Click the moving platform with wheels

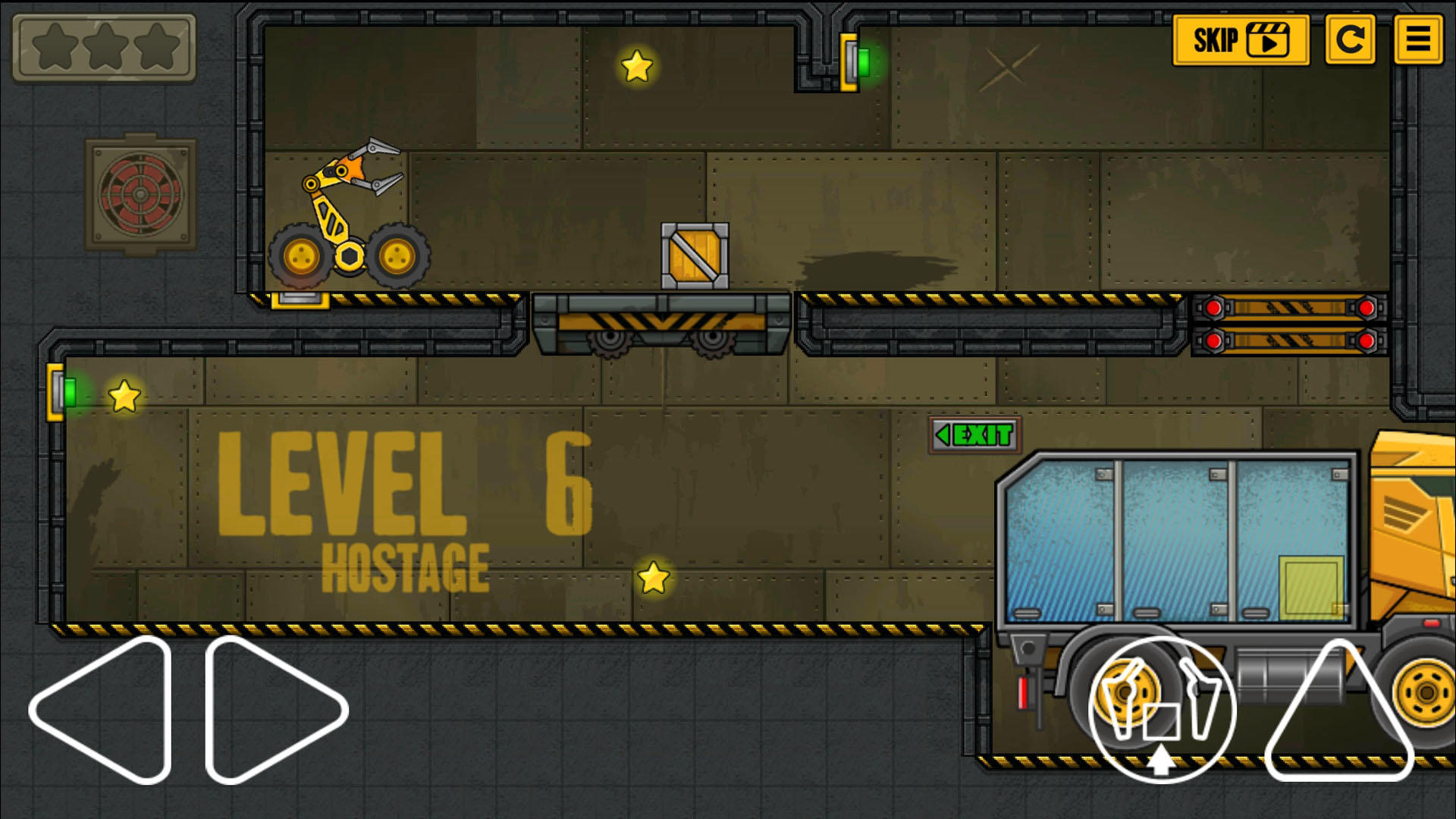coord(661,322)
